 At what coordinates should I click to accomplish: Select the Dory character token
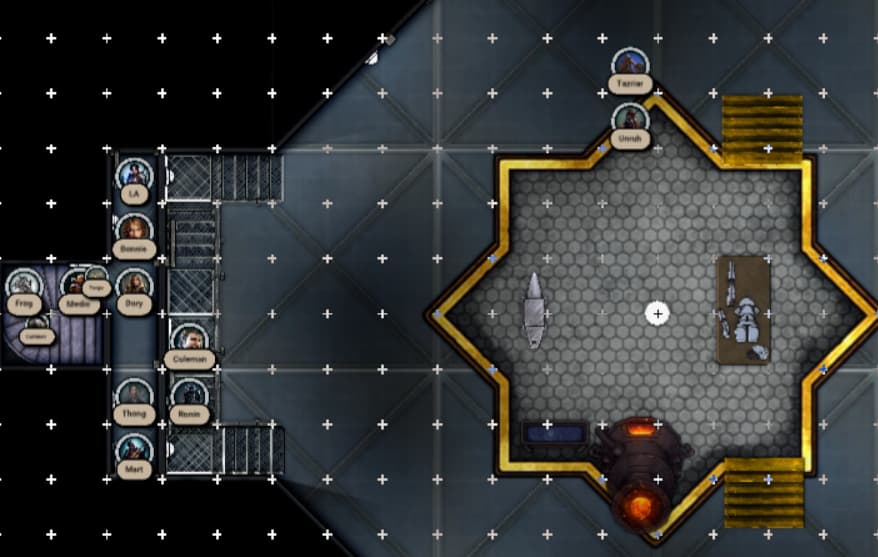coord(134,286)
